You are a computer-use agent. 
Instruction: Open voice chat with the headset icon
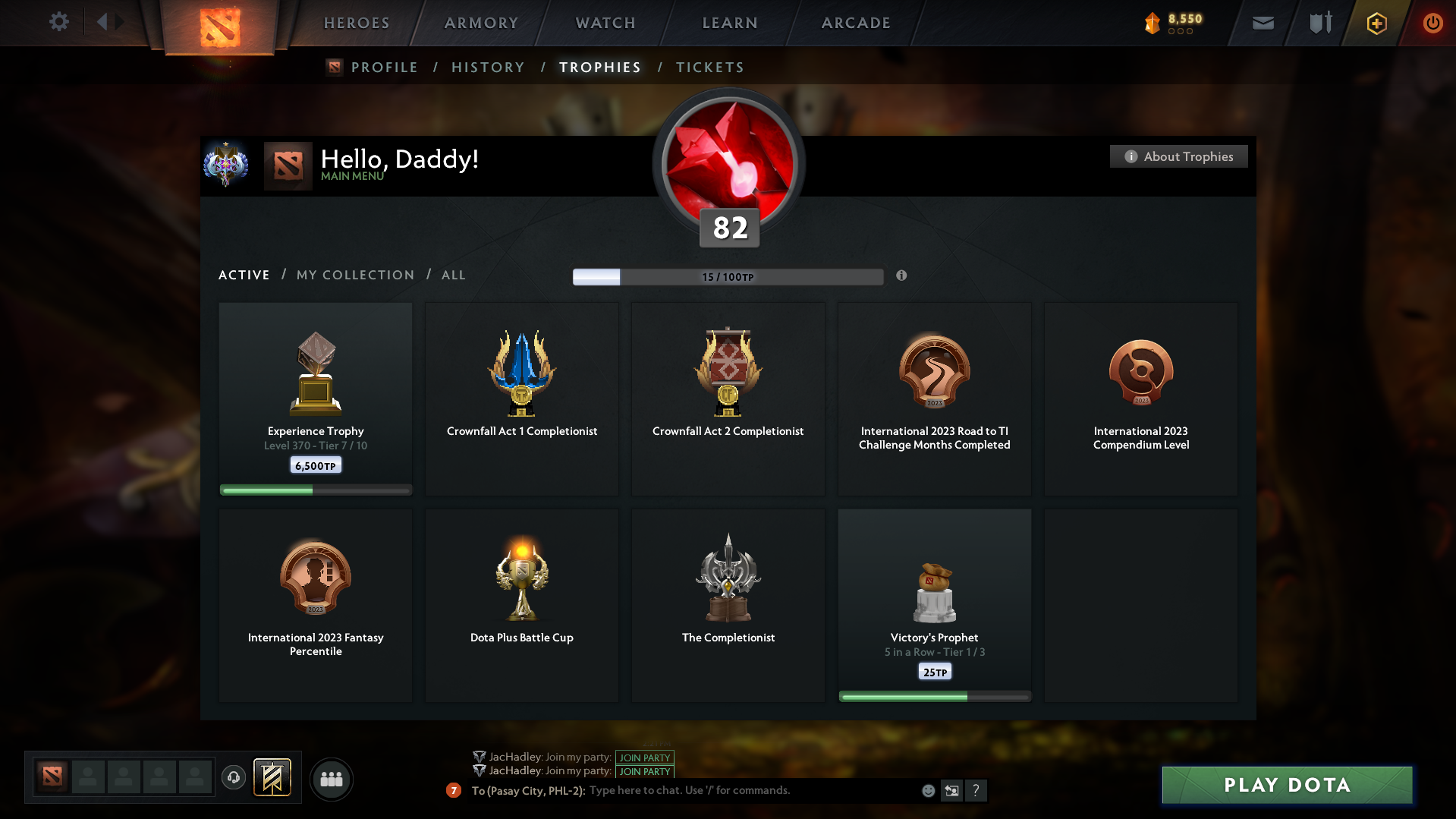[x=234, y=778]
